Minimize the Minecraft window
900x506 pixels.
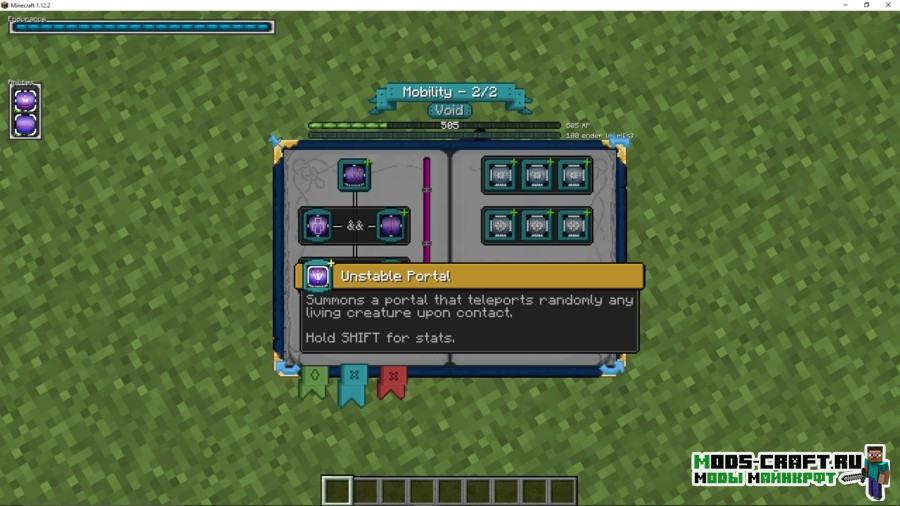[x=844, y=5]
